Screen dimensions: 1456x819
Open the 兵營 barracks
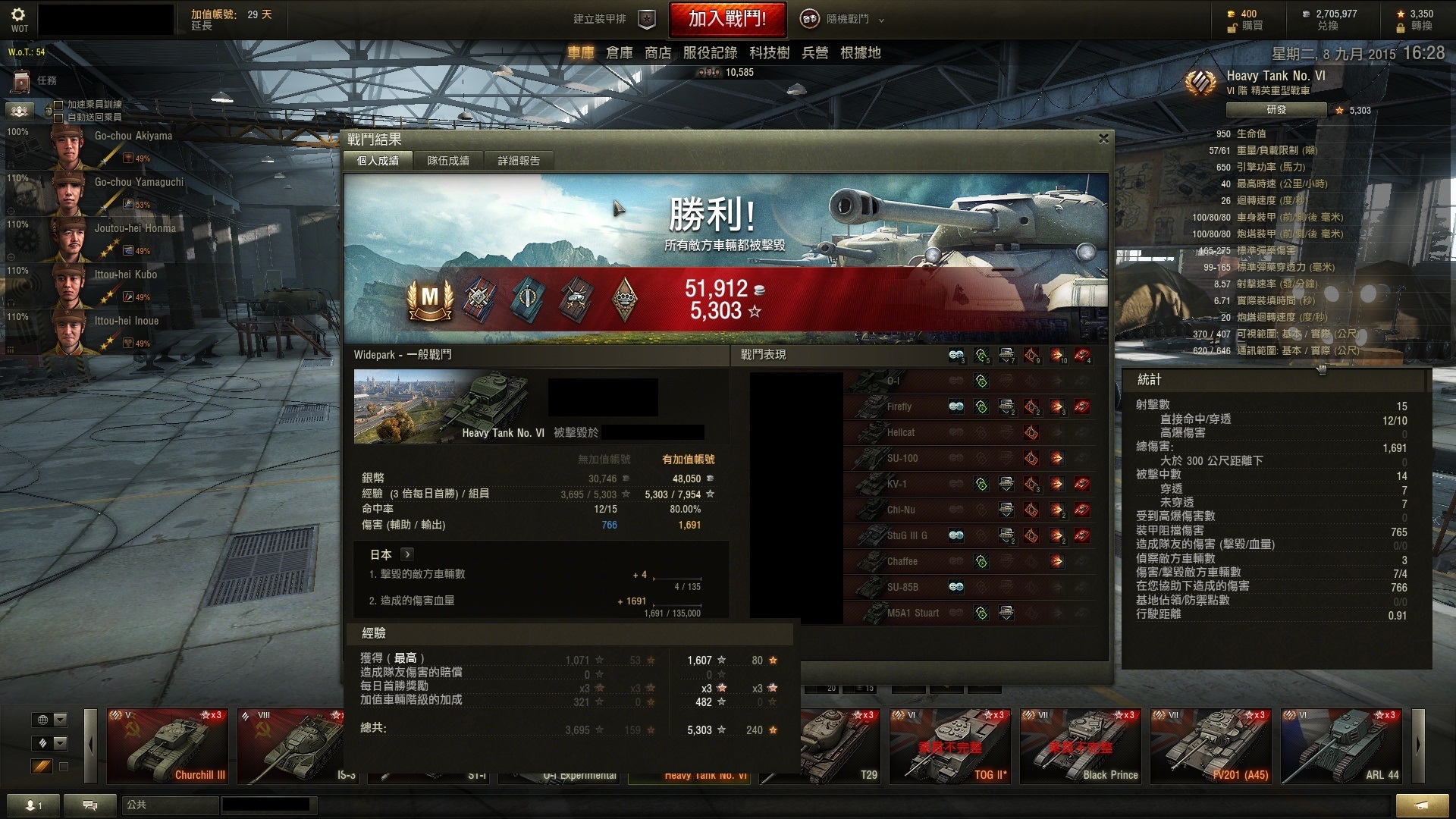coord(814,53)
